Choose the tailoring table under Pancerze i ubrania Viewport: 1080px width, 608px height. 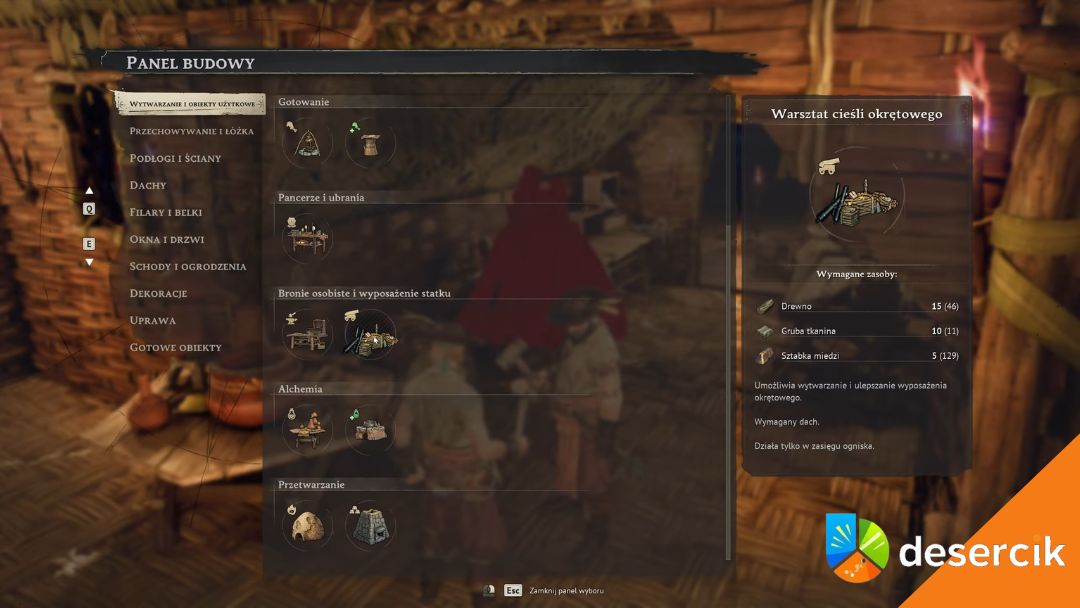(307, 238)
